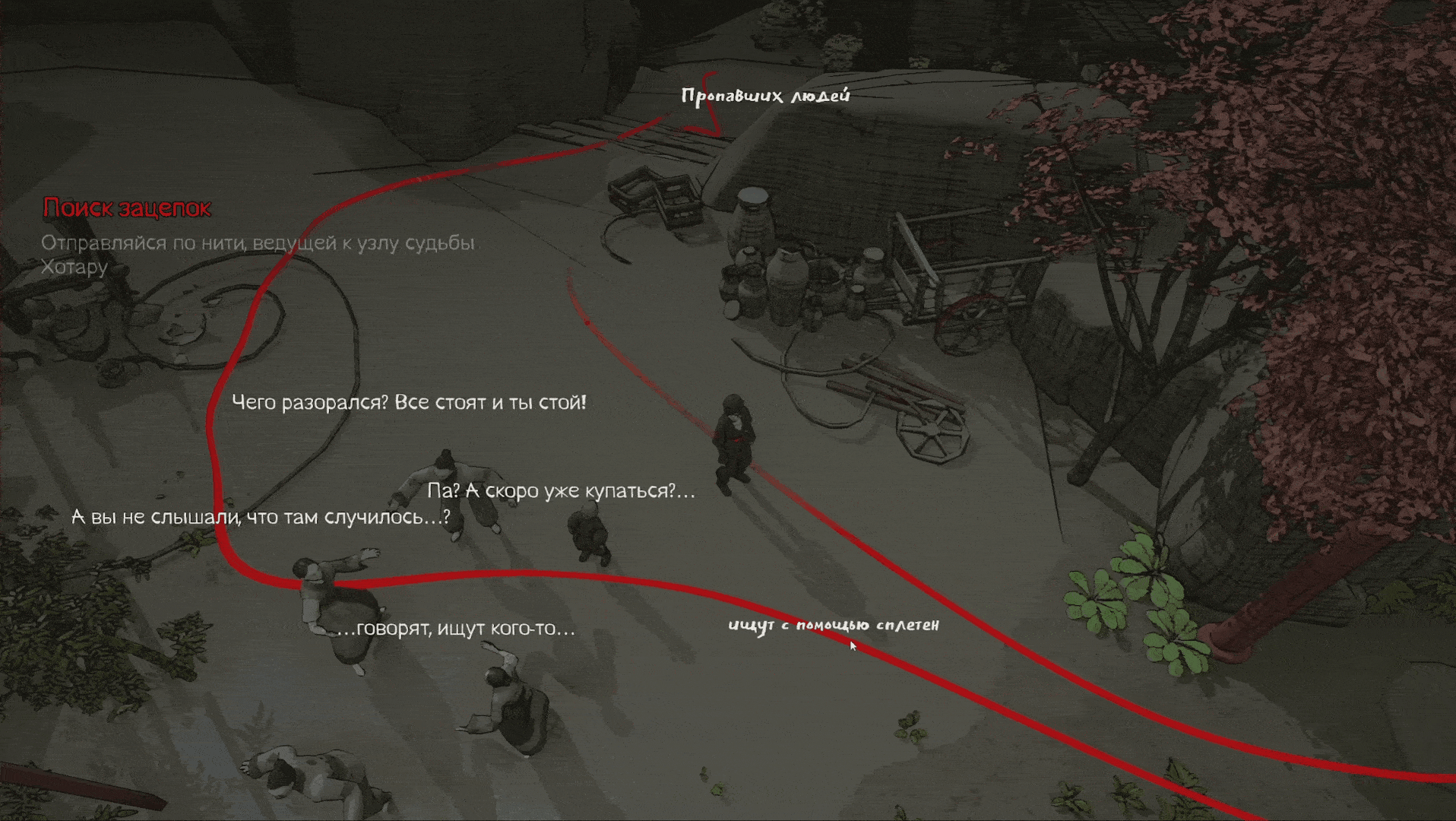
Task: Choose the "ищут с помощью сплетен" thread phrase
Action: (833, 625)
